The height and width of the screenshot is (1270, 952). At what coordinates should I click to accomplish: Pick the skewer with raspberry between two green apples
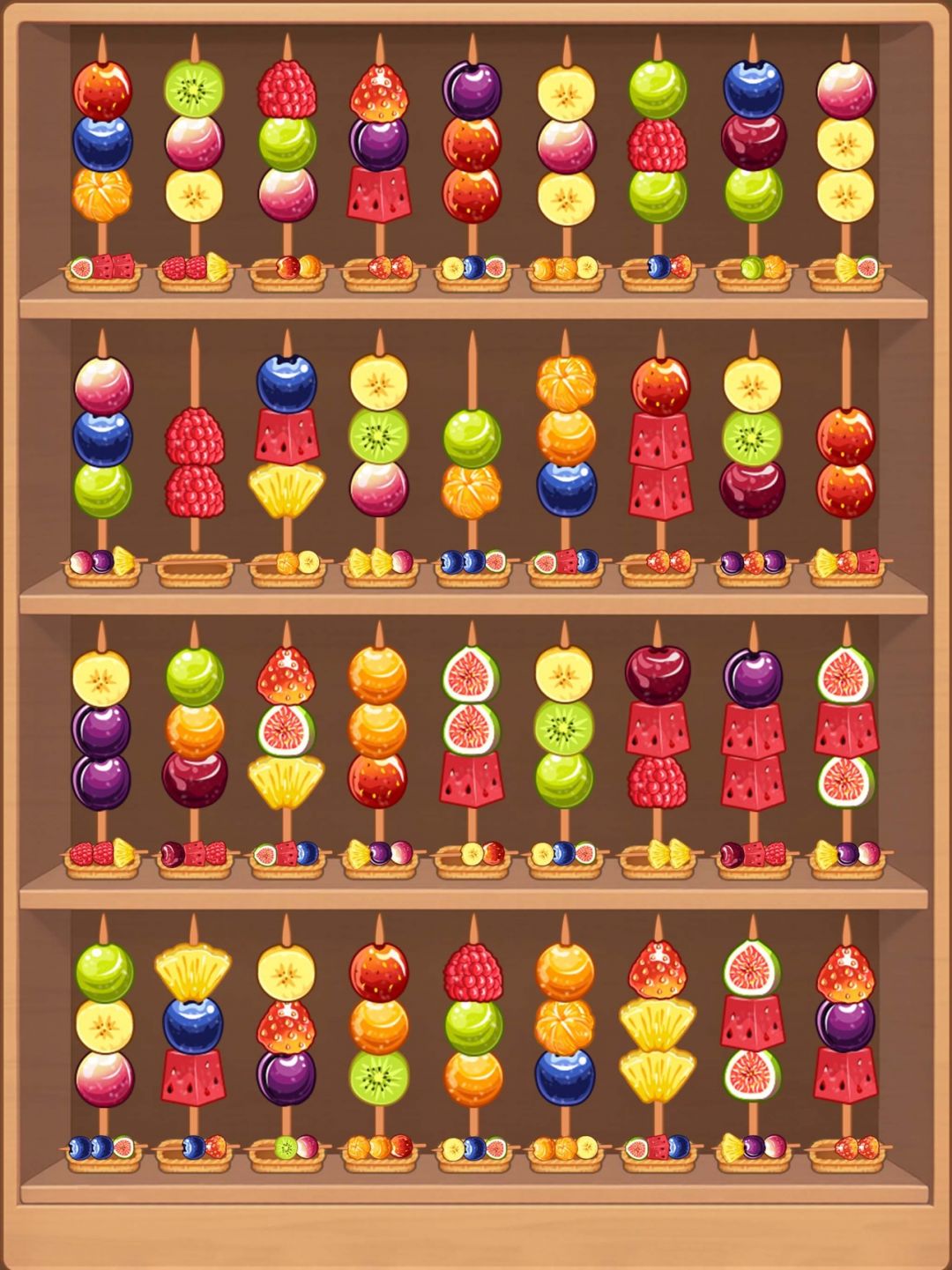pyautogui.click(x=658, y=143)
